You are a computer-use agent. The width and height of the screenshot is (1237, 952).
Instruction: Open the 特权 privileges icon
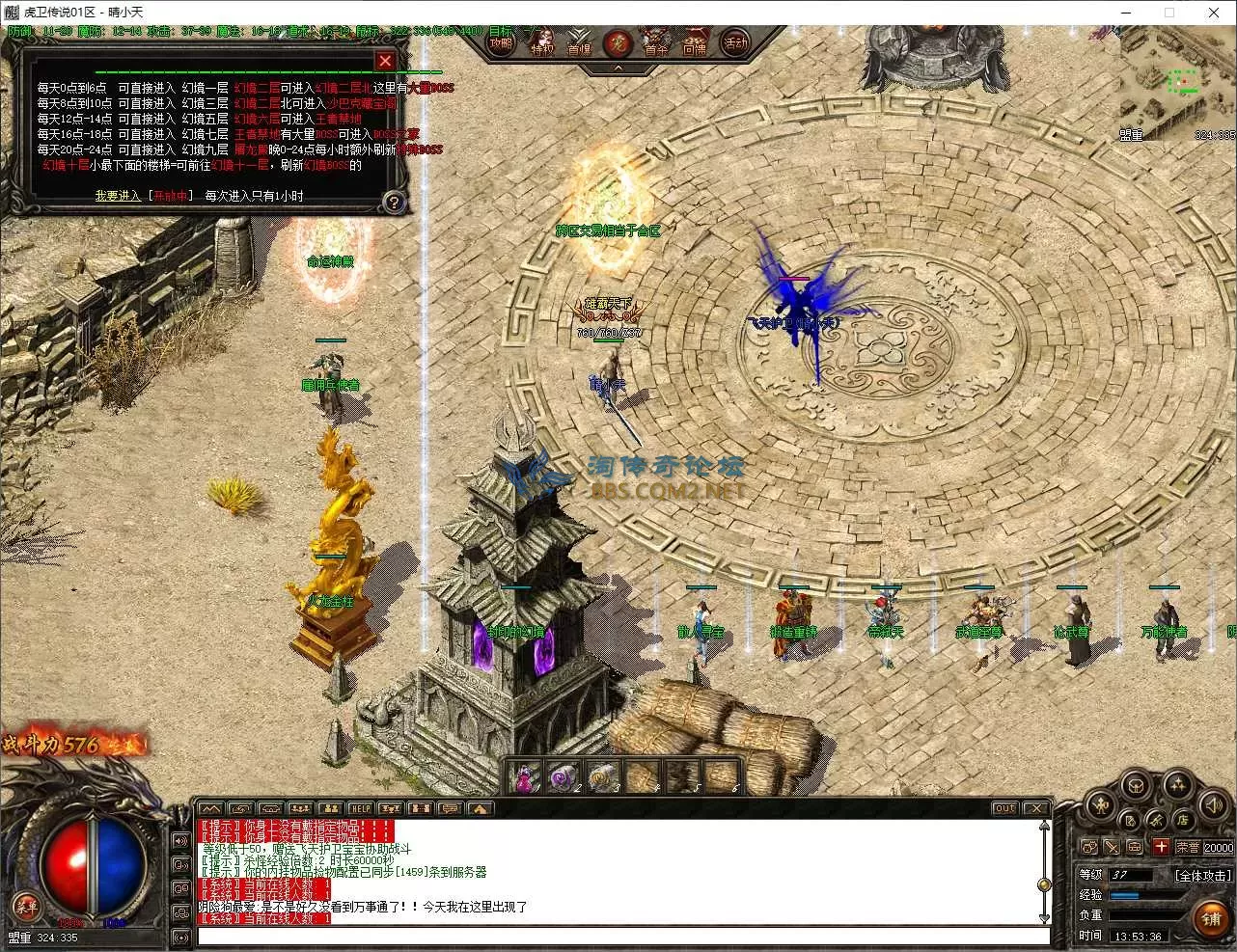[542, 45]
